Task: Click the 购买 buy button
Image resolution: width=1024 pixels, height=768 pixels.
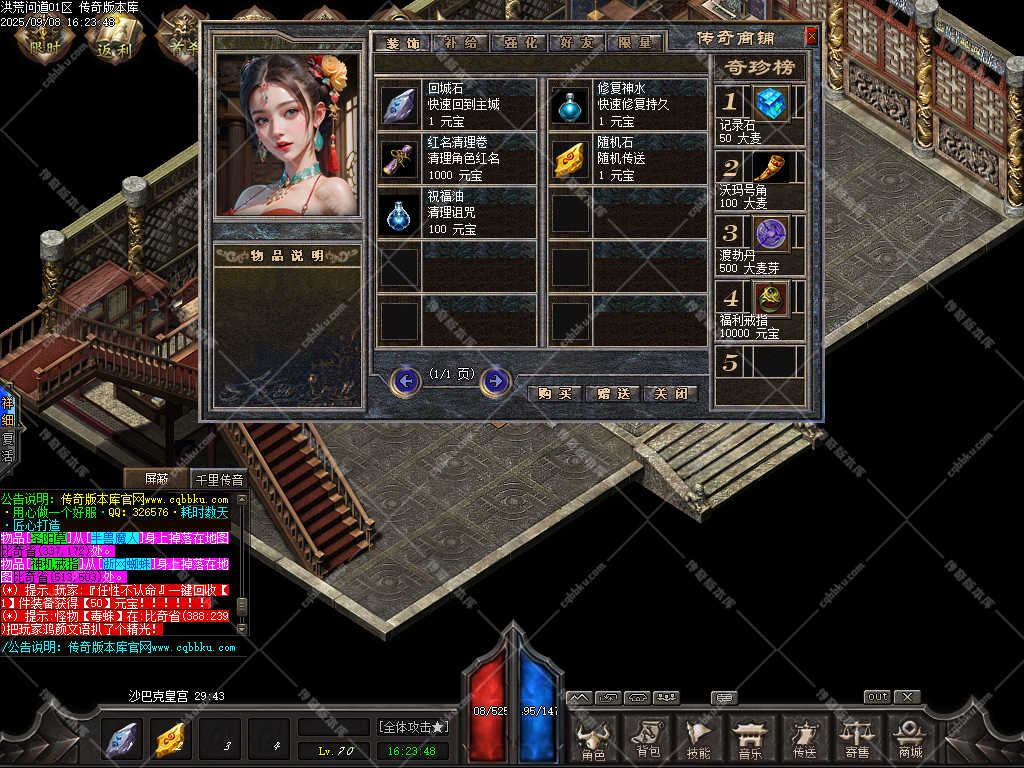Action: [x=555, y=393]
